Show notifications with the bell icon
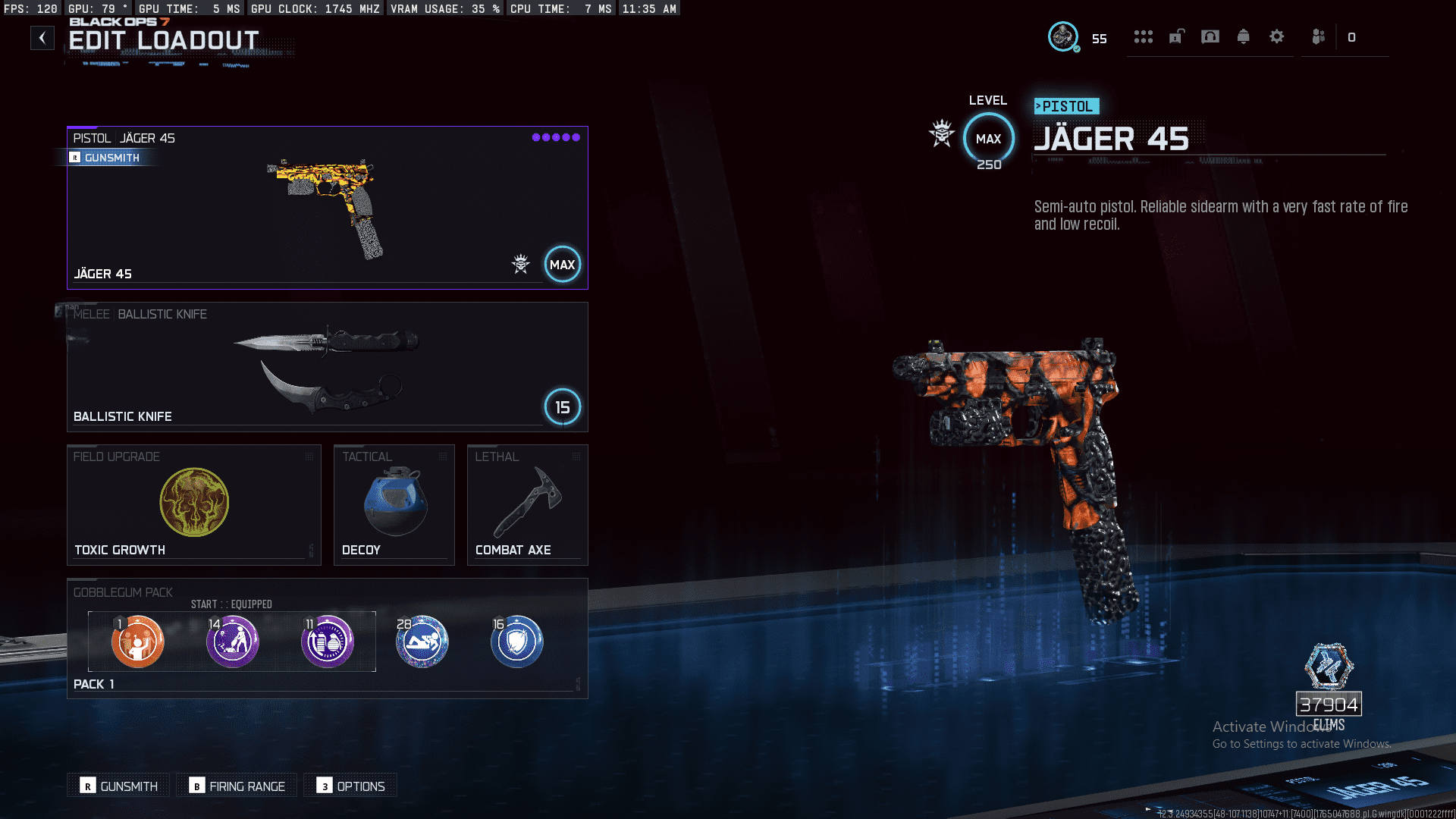Screen dimensions: 1456x819 (x=1243, y=36)
